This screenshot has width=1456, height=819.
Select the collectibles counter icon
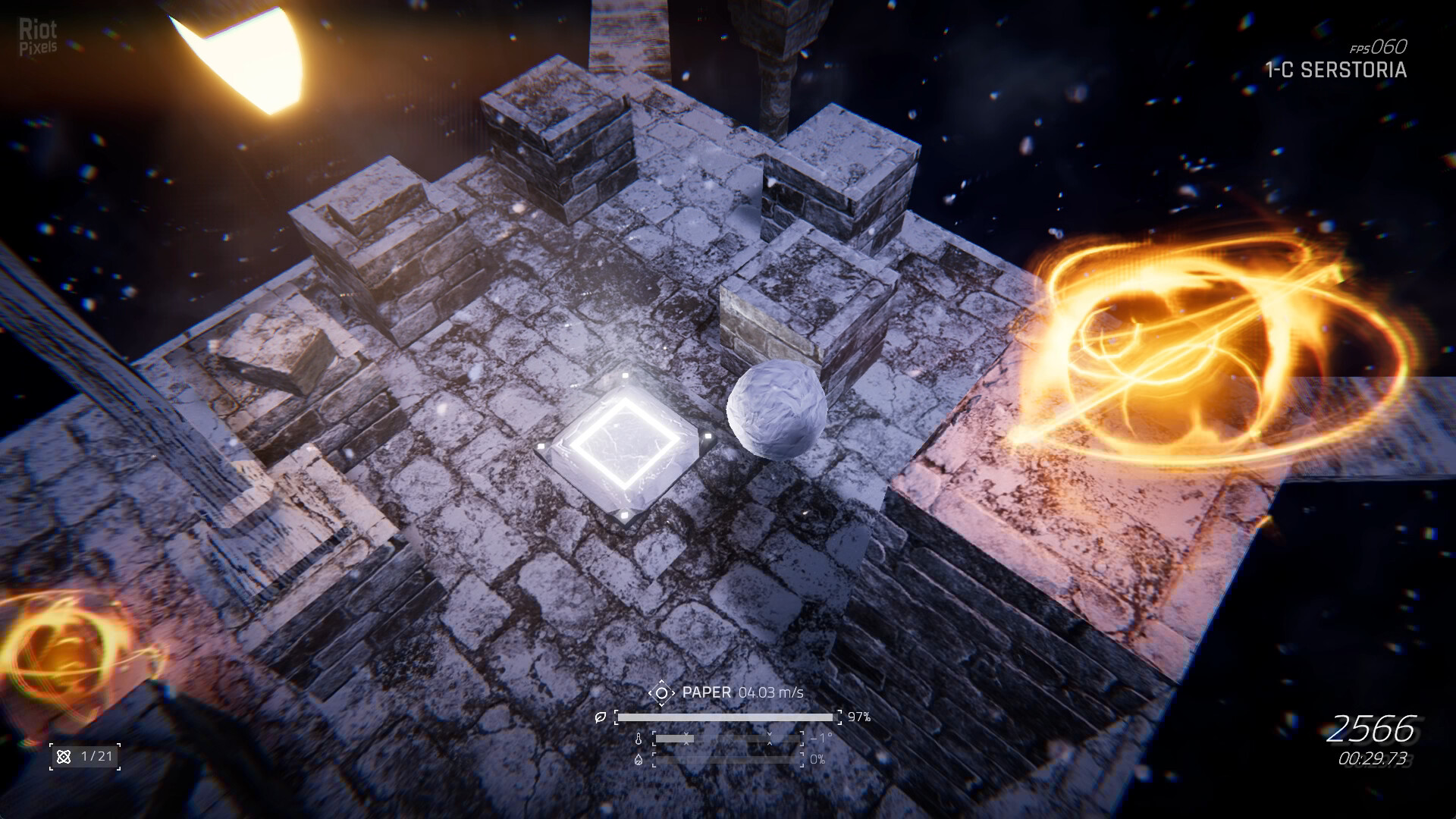coord(64,756)
